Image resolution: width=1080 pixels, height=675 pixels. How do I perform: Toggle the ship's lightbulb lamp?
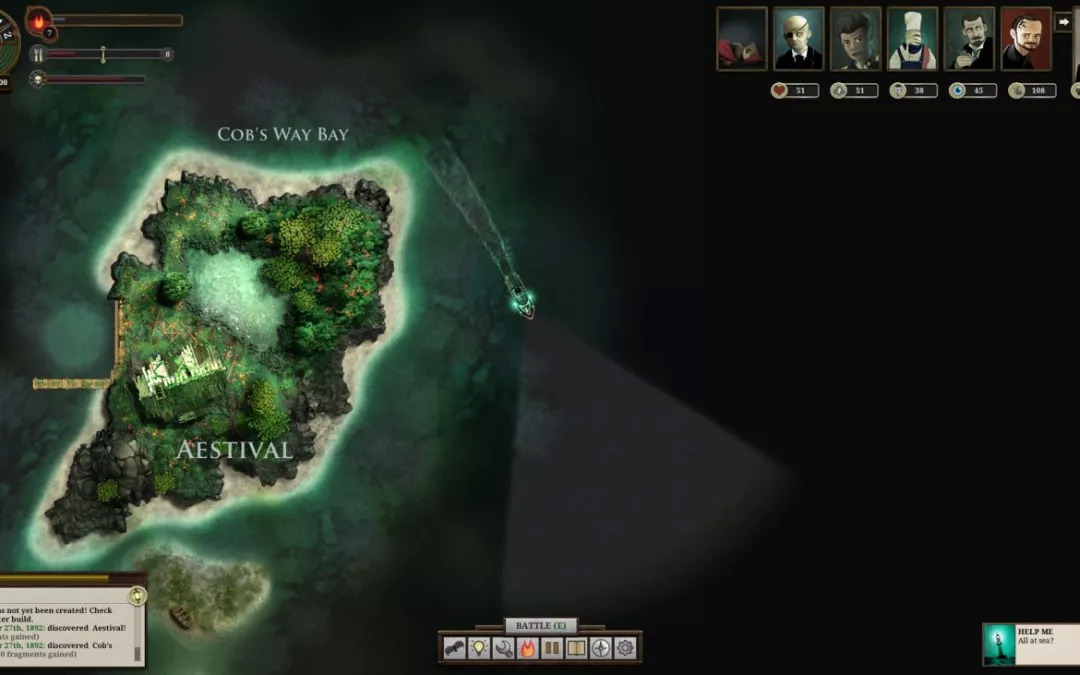pos(479,648)
